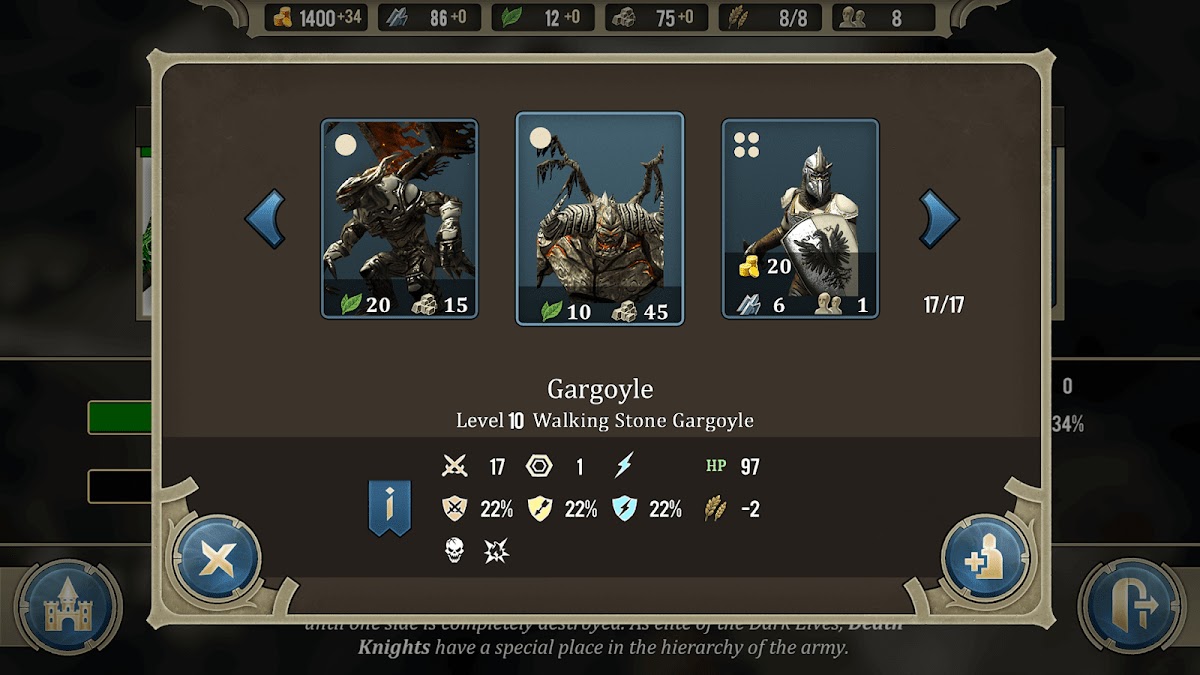The image size is (1200, 675).
Task: Recruit the selected Gargoyle unit
Action: click(984, 559)
